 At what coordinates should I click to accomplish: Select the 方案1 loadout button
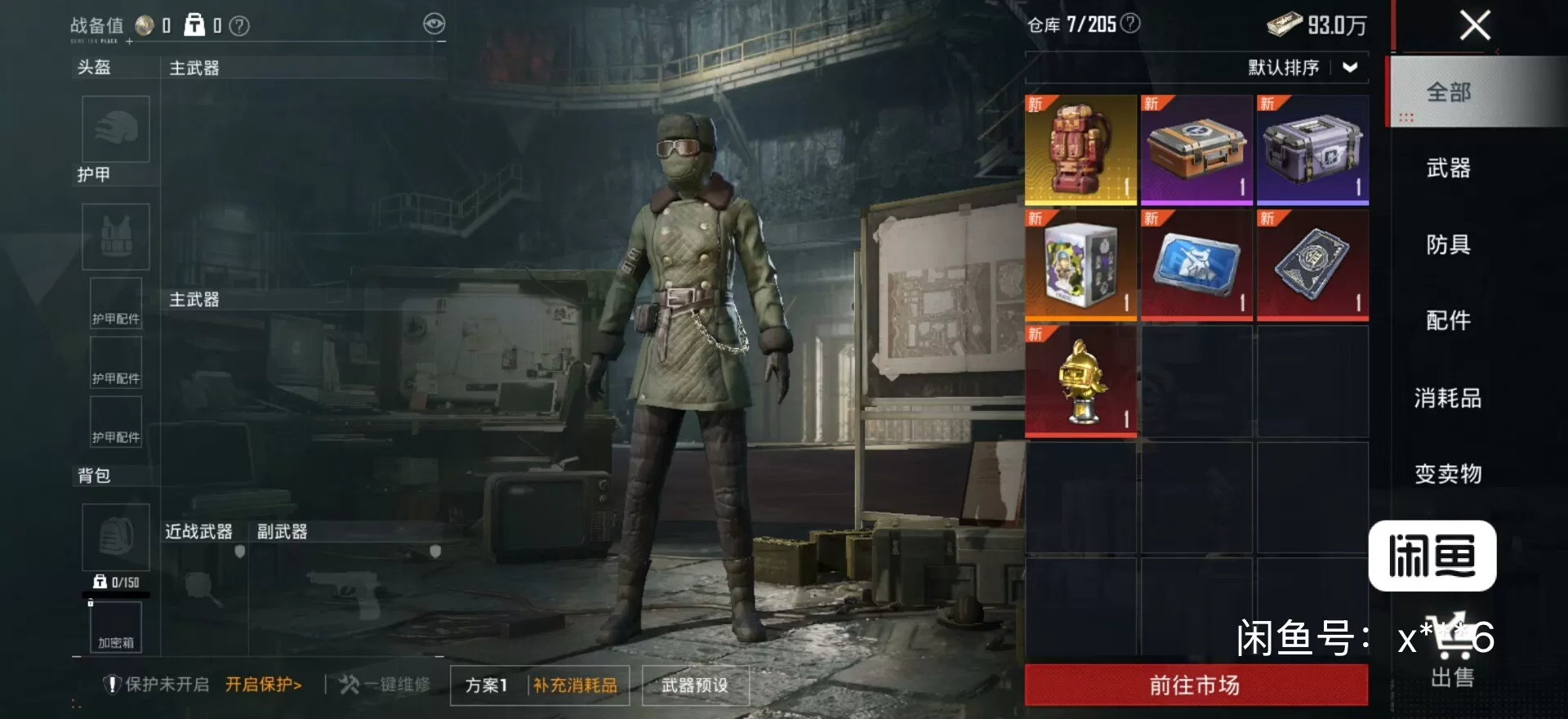(487, 686)
